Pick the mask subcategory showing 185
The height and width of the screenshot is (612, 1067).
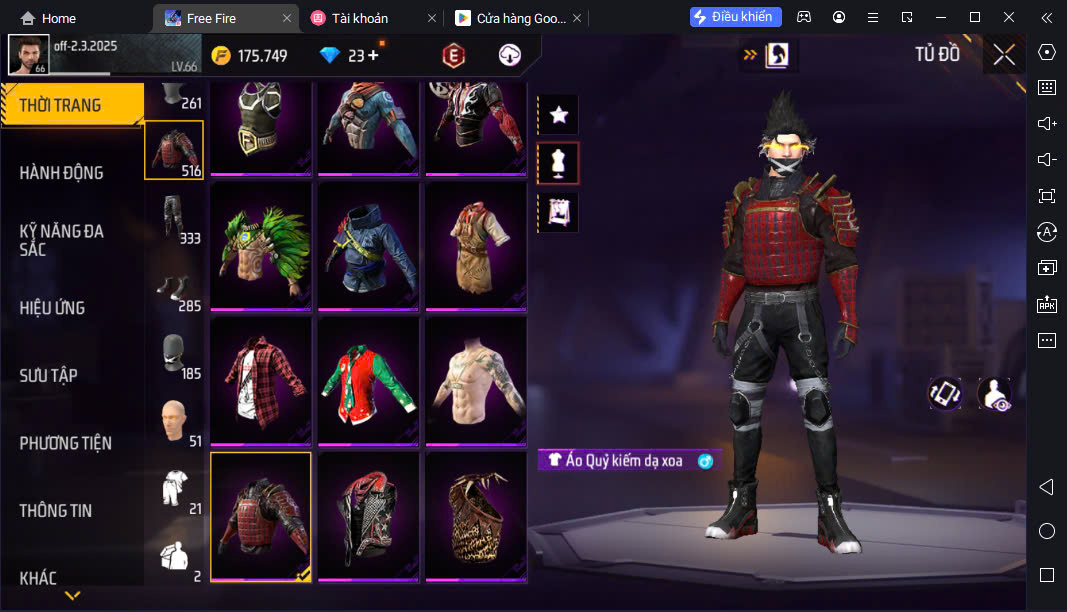(x=174, y=355)
